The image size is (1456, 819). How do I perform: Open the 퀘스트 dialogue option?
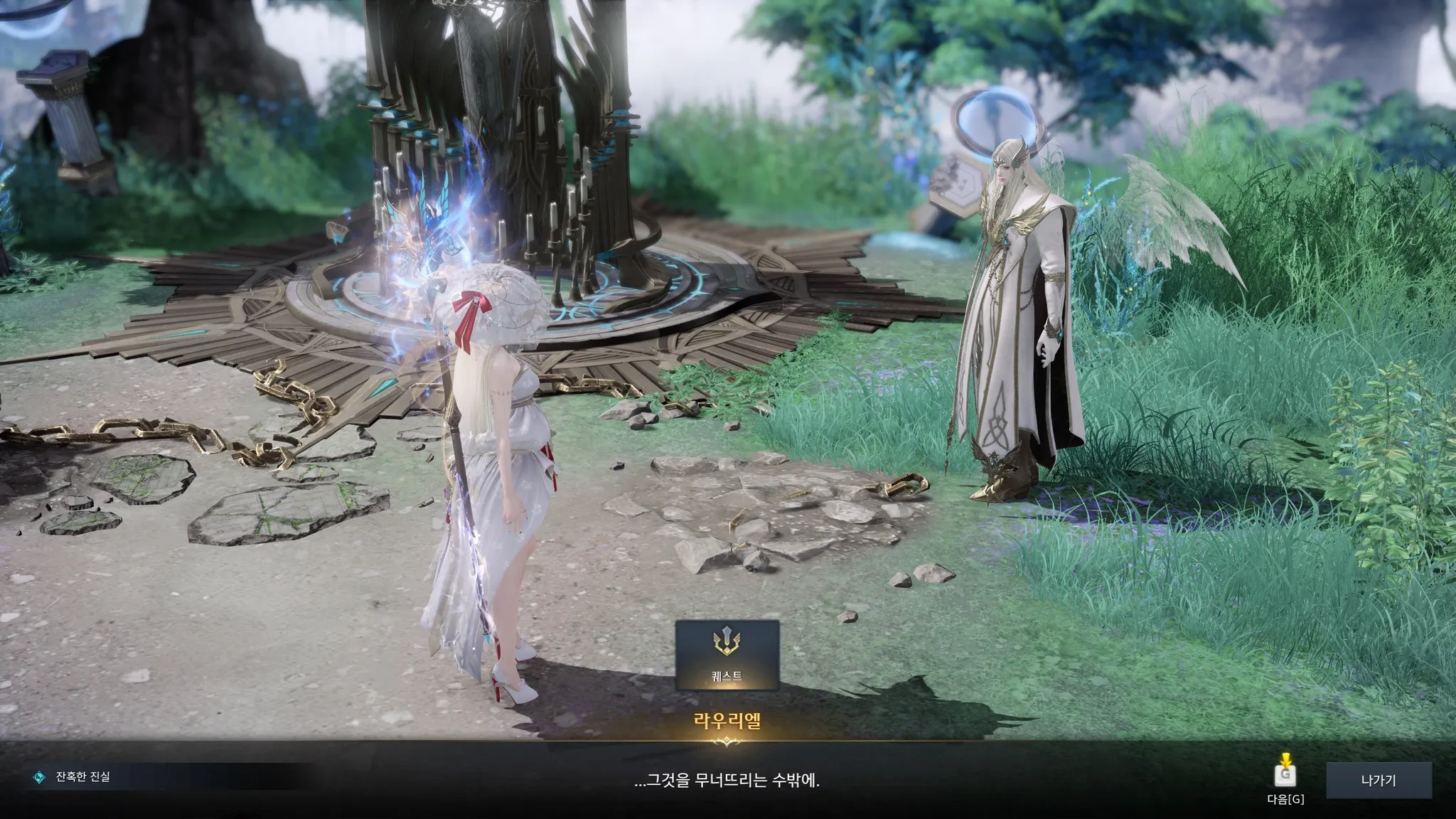point(727,655)
